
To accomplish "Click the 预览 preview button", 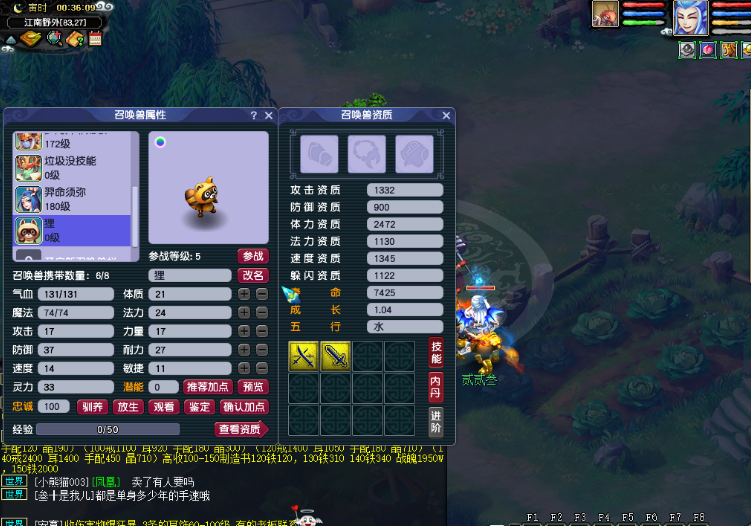I will 254,387.
